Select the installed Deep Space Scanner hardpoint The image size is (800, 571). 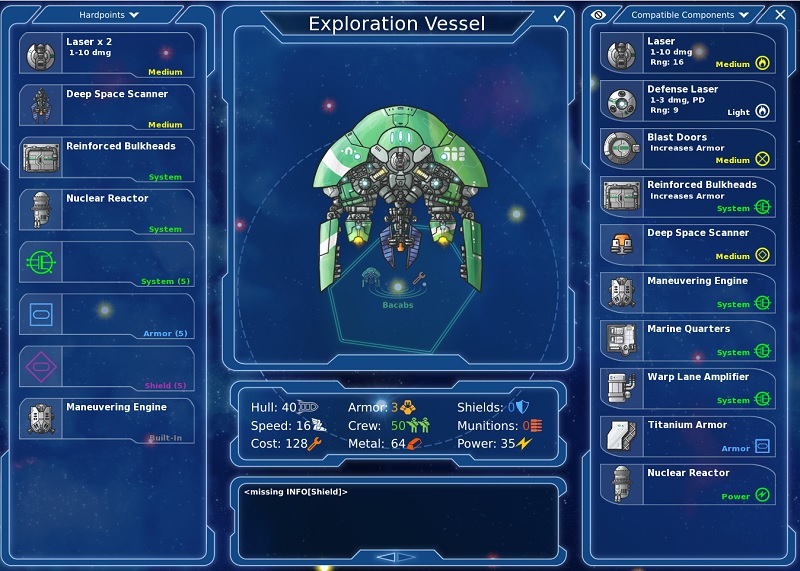[x=107, y=106]
